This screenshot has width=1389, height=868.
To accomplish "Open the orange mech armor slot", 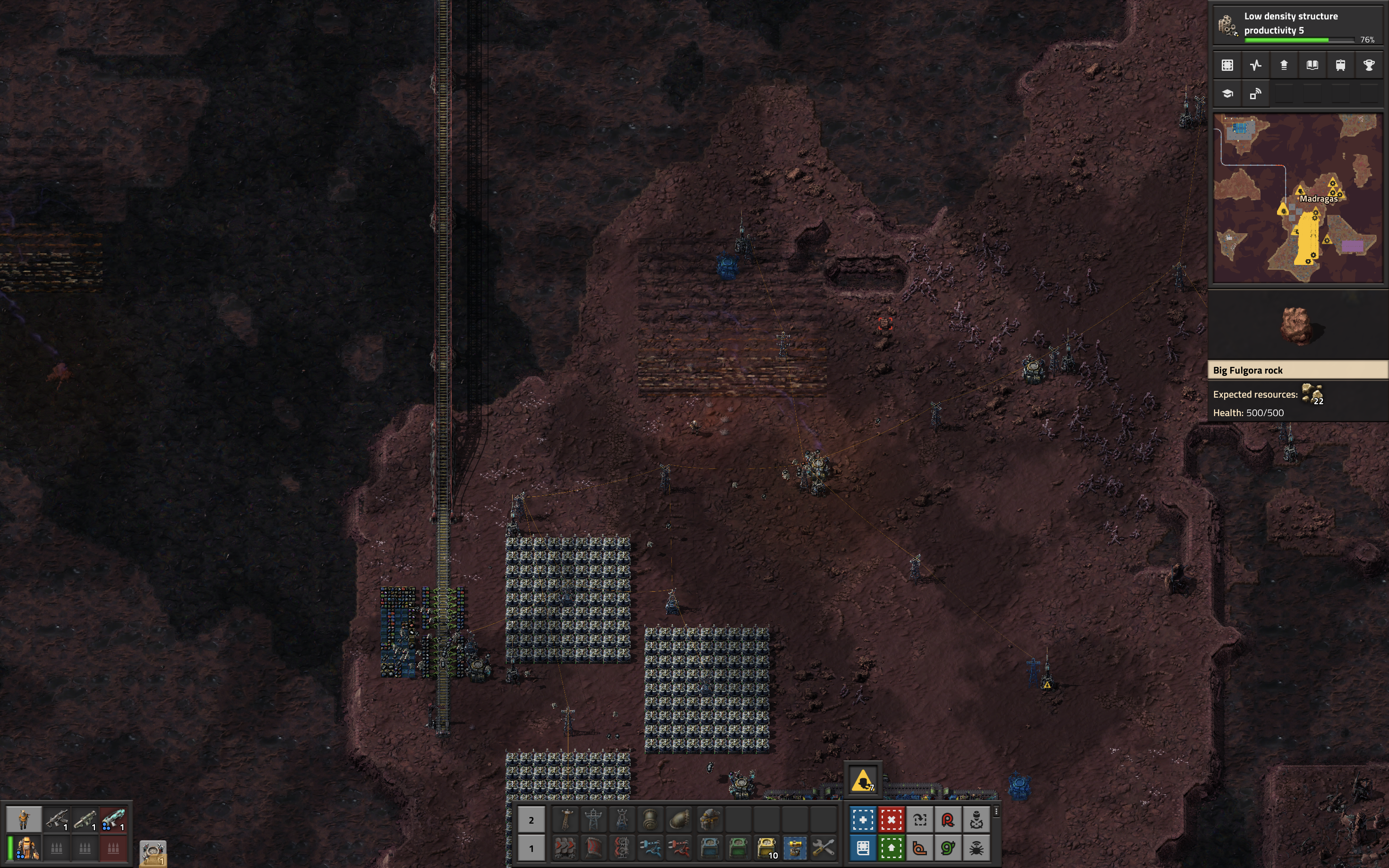I will point(27,847).
